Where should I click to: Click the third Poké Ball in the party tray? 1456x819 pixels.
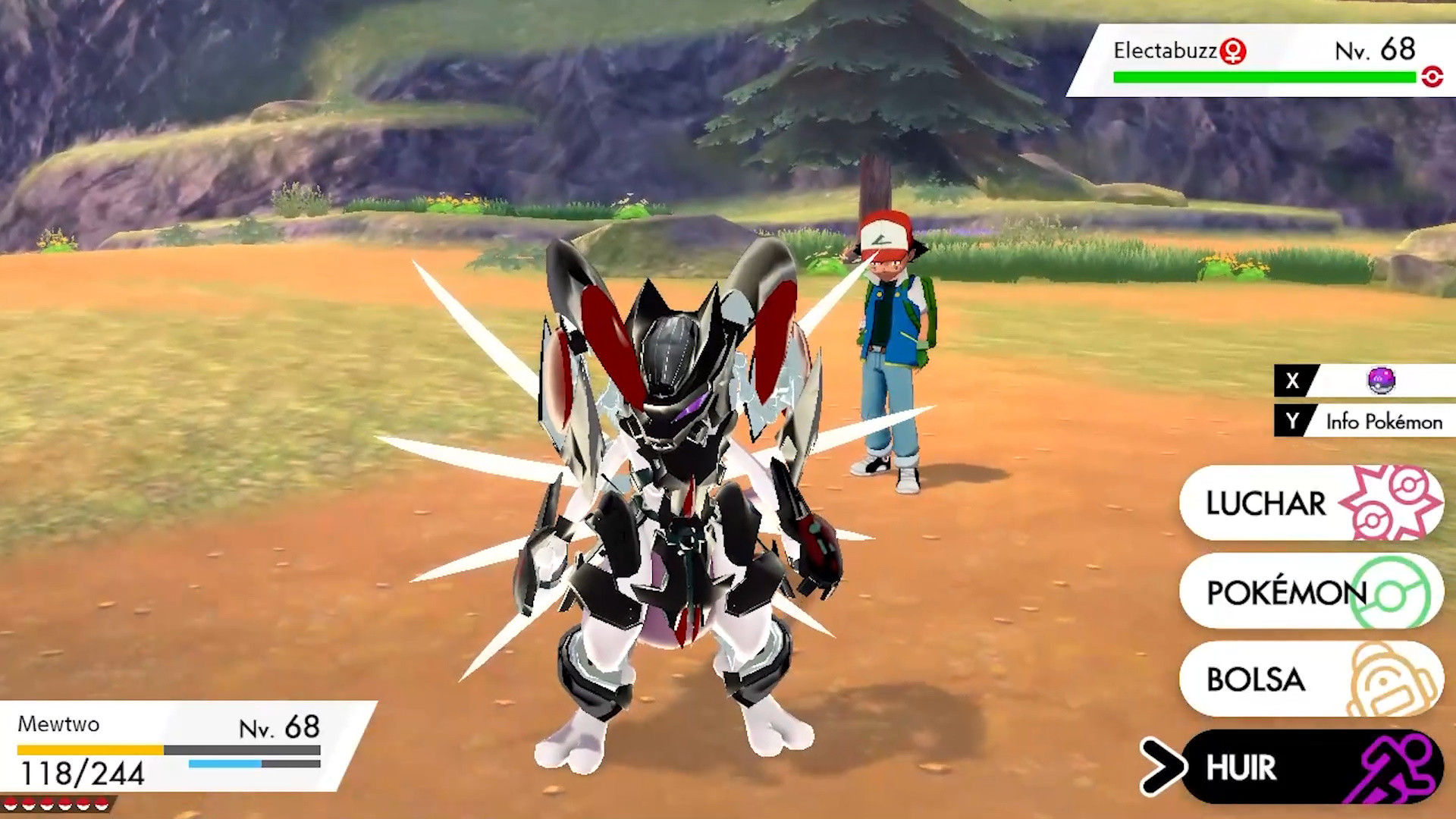46,804
